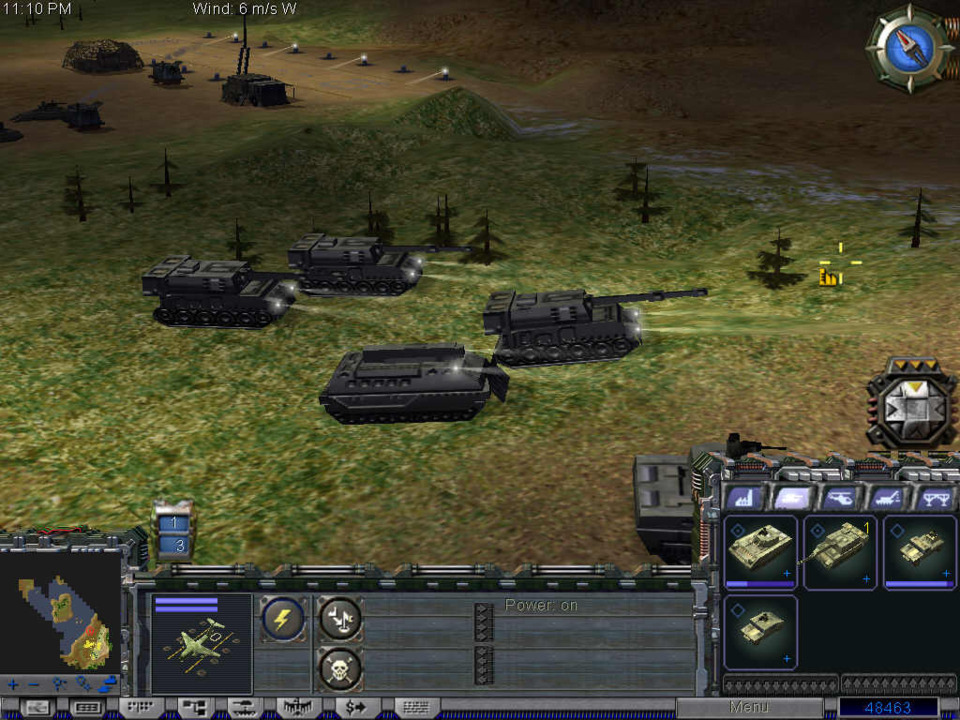The width and height of the screenshot is (960, 720).
Task: Click the compass in the corner
Action: 910,48
